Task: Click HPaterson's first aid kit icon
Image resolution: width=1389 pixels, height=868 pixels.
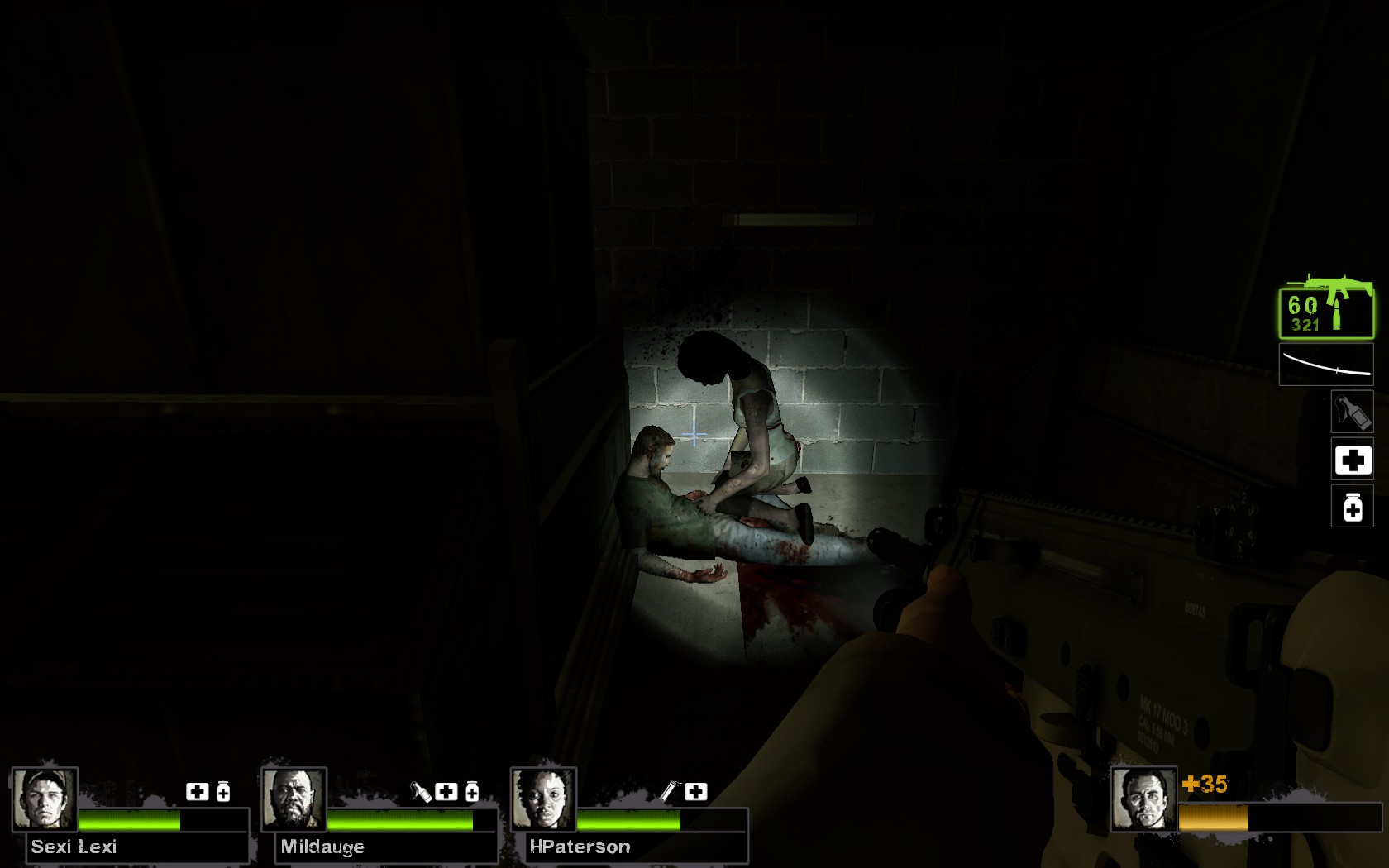Action: tap(695, 792)
